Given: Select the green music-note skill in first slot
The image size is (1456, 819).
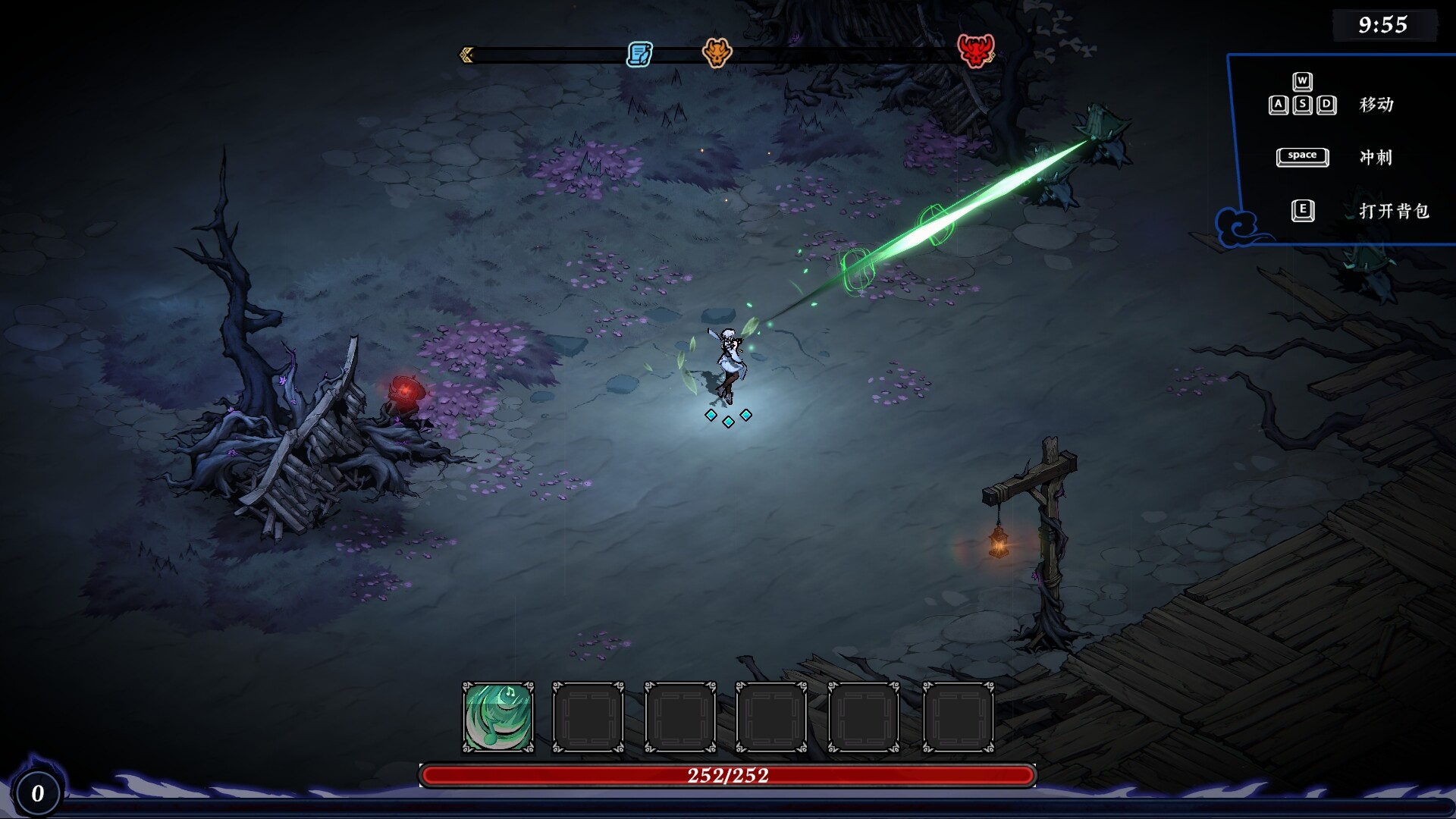Looking at the screenshot, I should [x=497, y=717].
